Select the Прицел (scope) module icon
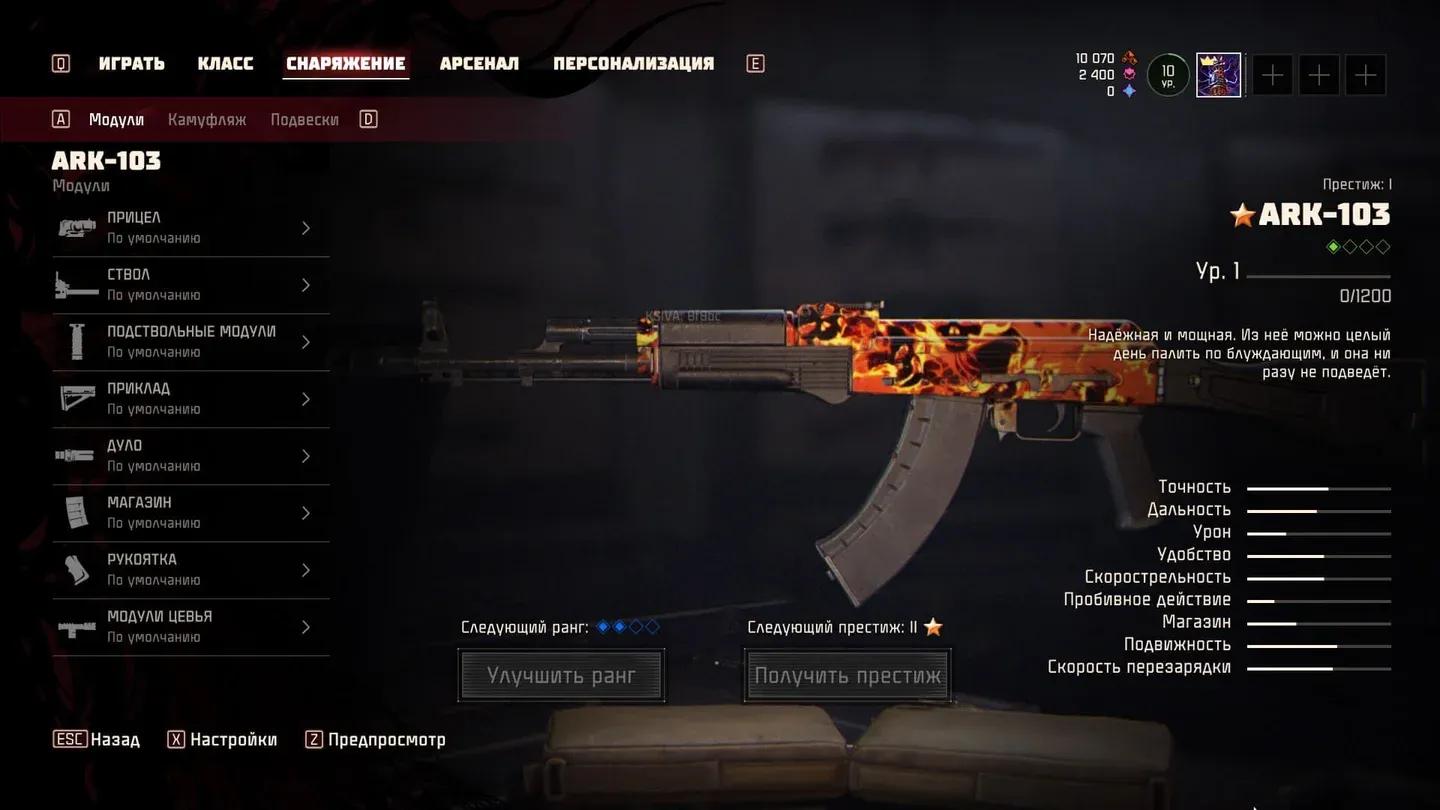Viewport: 1440px width, 810px height. (77, 227)
